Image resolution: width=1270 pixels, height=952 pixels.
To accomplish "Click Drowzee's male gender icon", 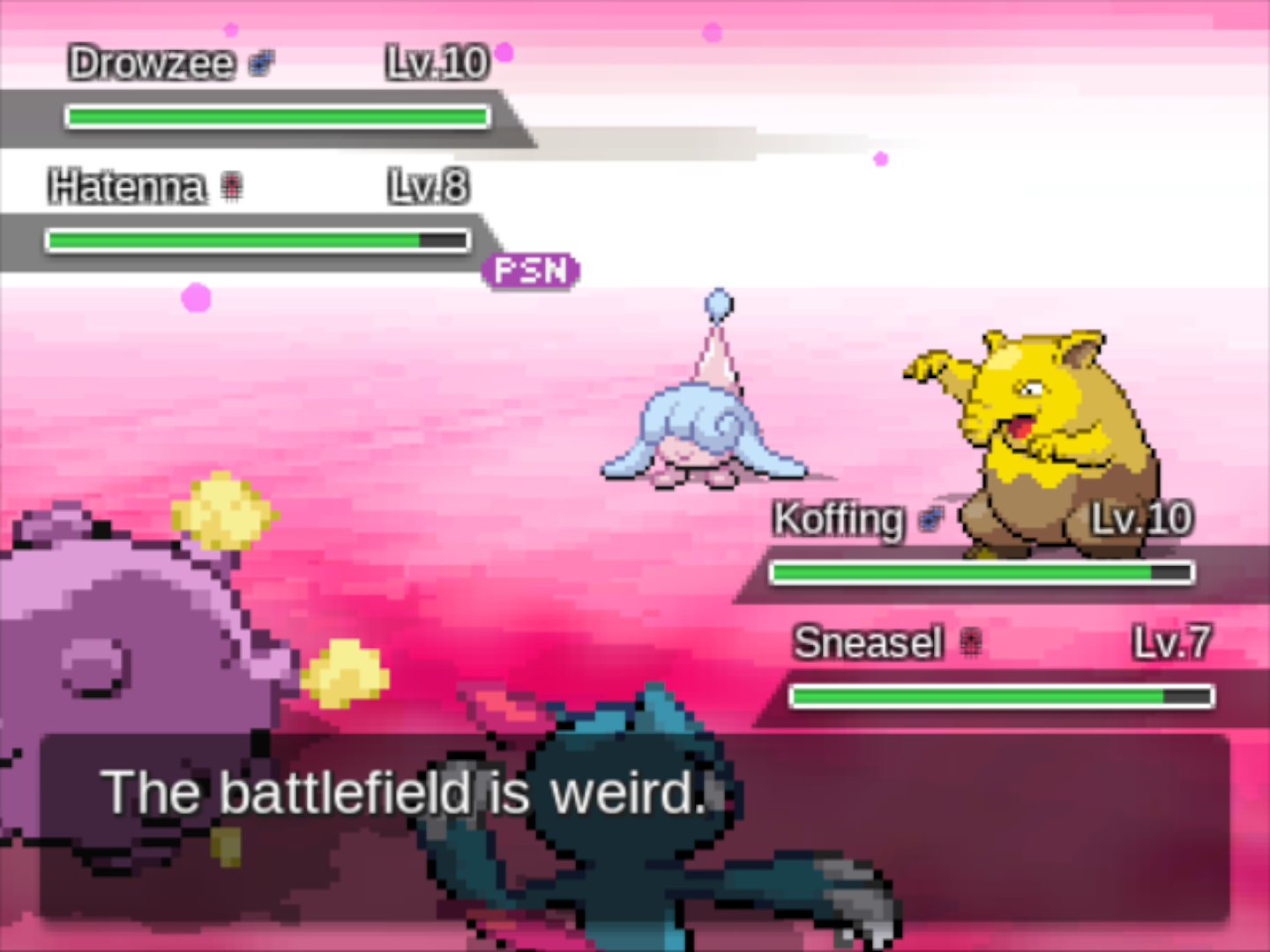I will coord(258,62).
